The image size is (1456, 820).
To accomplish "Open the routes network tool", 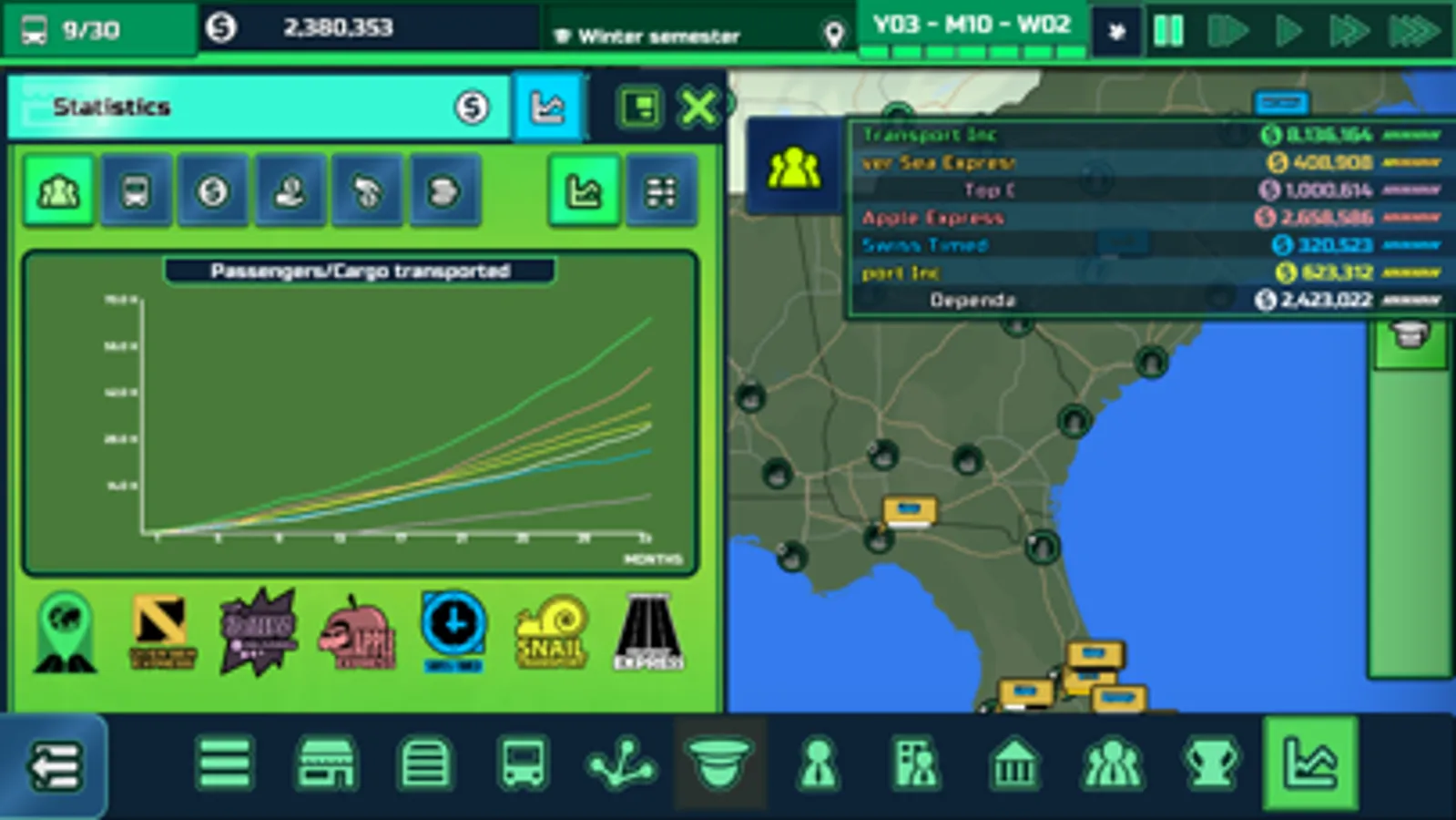I will [x=622, y=765].
